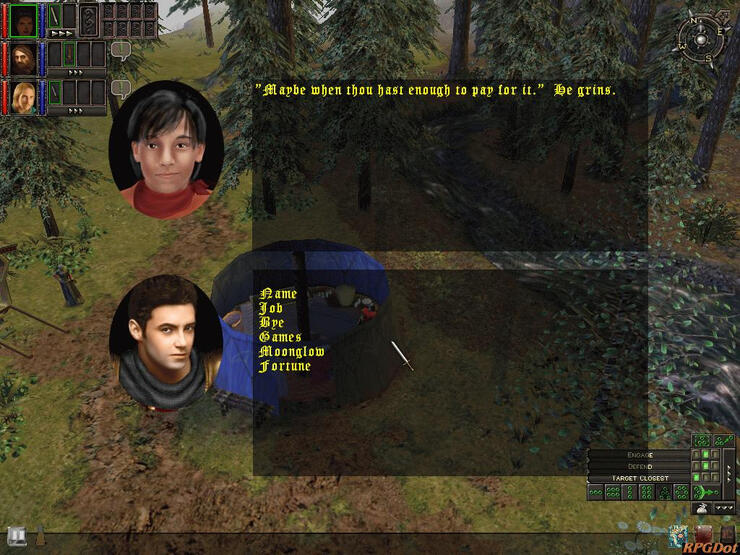Viewport: 740px width, 555px height.
Task: Set party tactic to Engage
Action: coord(640,455)
